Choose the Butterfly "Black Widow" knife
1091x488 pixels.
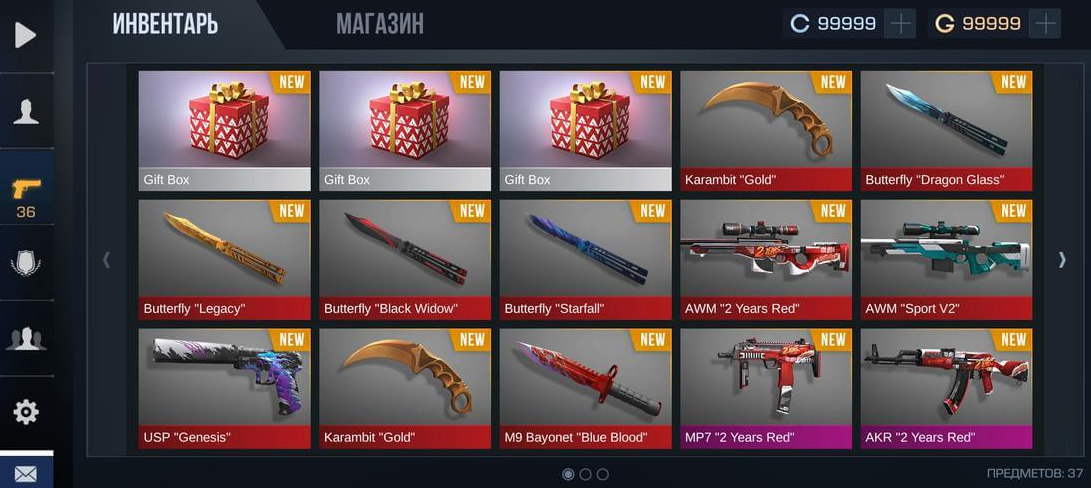click(x=405, y=259)
